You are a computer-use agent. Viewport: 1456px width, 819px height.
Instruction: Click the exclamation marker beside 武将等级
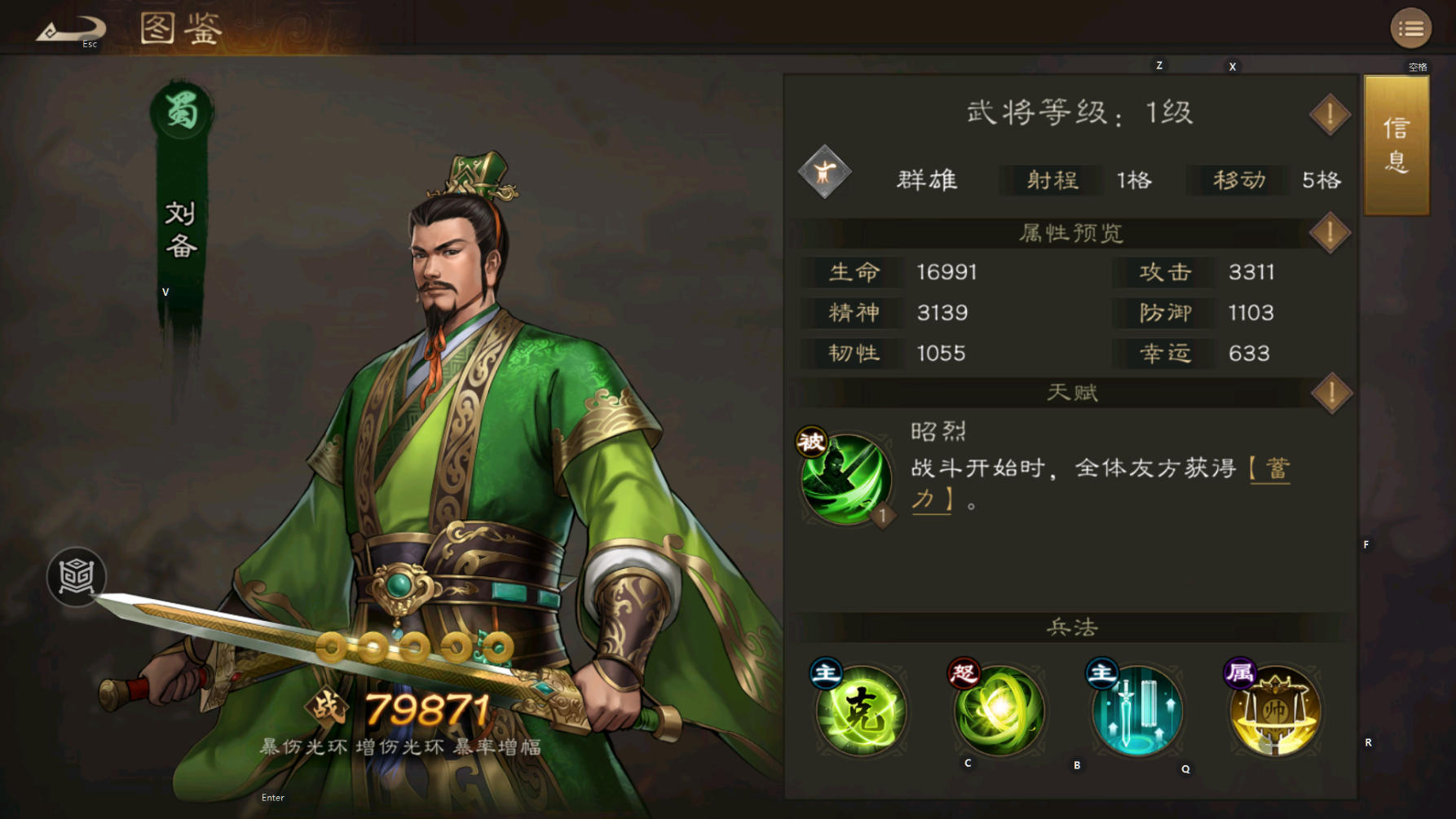[1329, 113]
